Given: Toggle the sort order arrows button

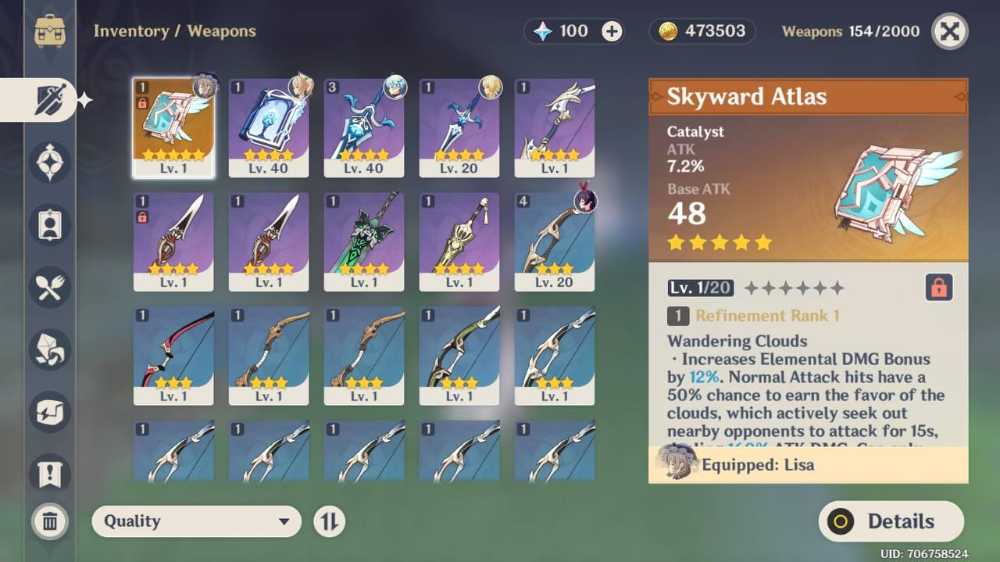Looking at the screenshot, I should 329,521.
